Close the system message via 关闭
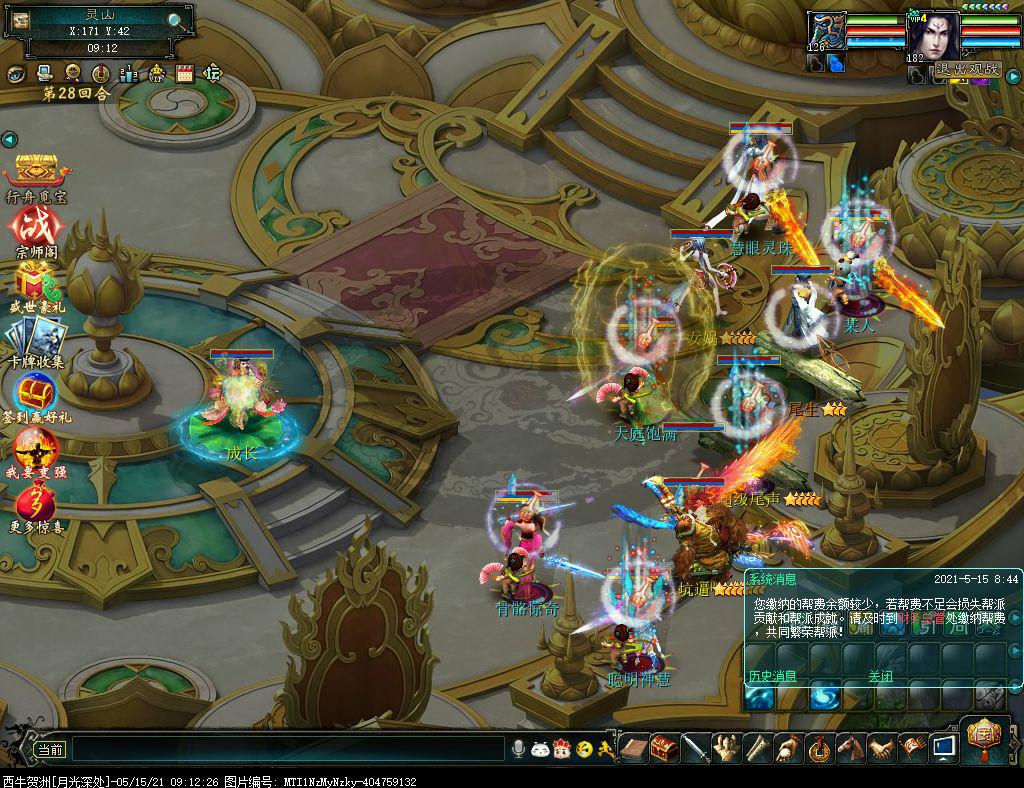Viewport: 1024px width, 788px height. click(880, 676)
